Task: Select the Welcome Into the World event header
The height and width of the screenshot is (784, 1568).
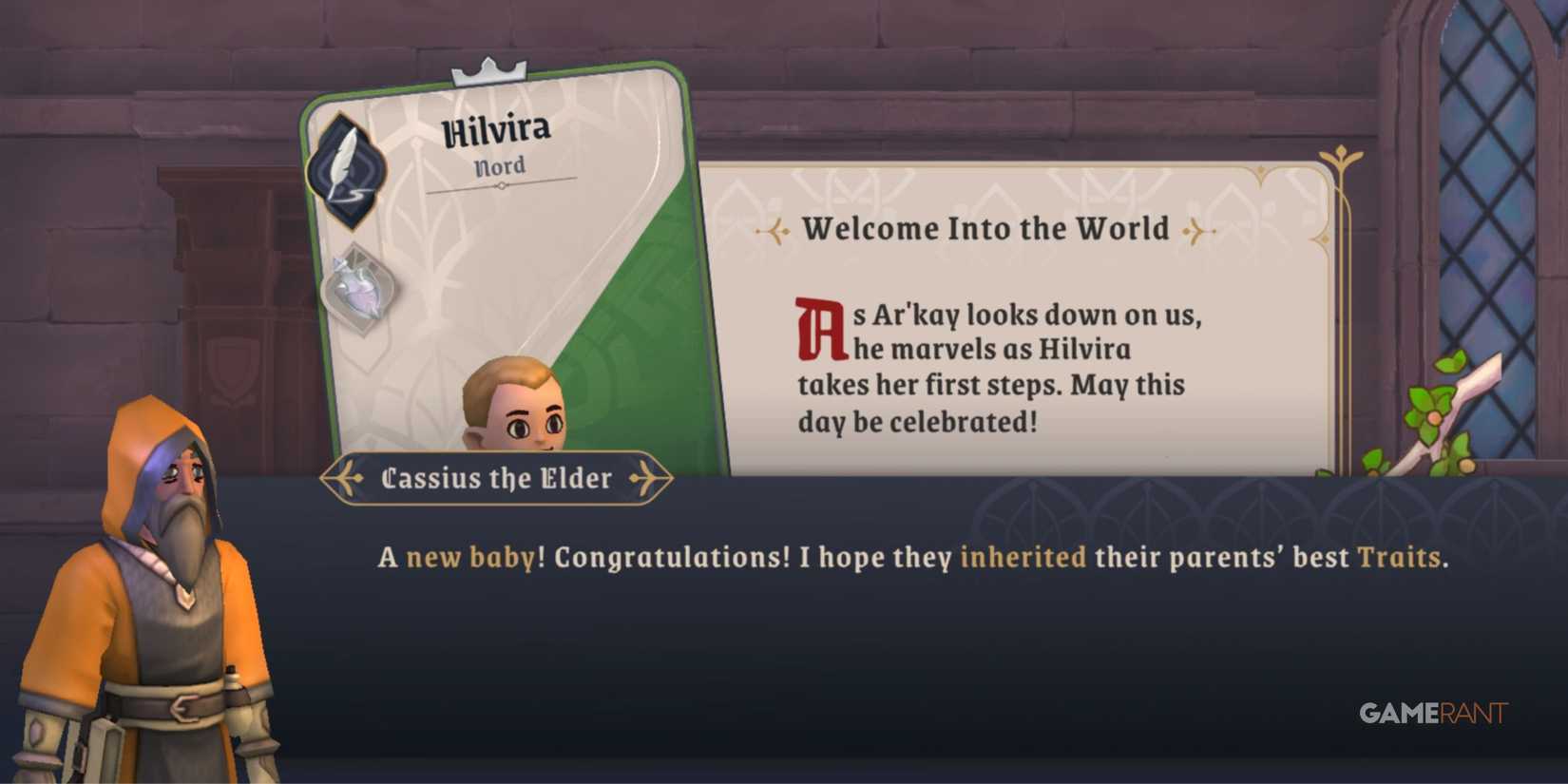Action: (985, 228)
